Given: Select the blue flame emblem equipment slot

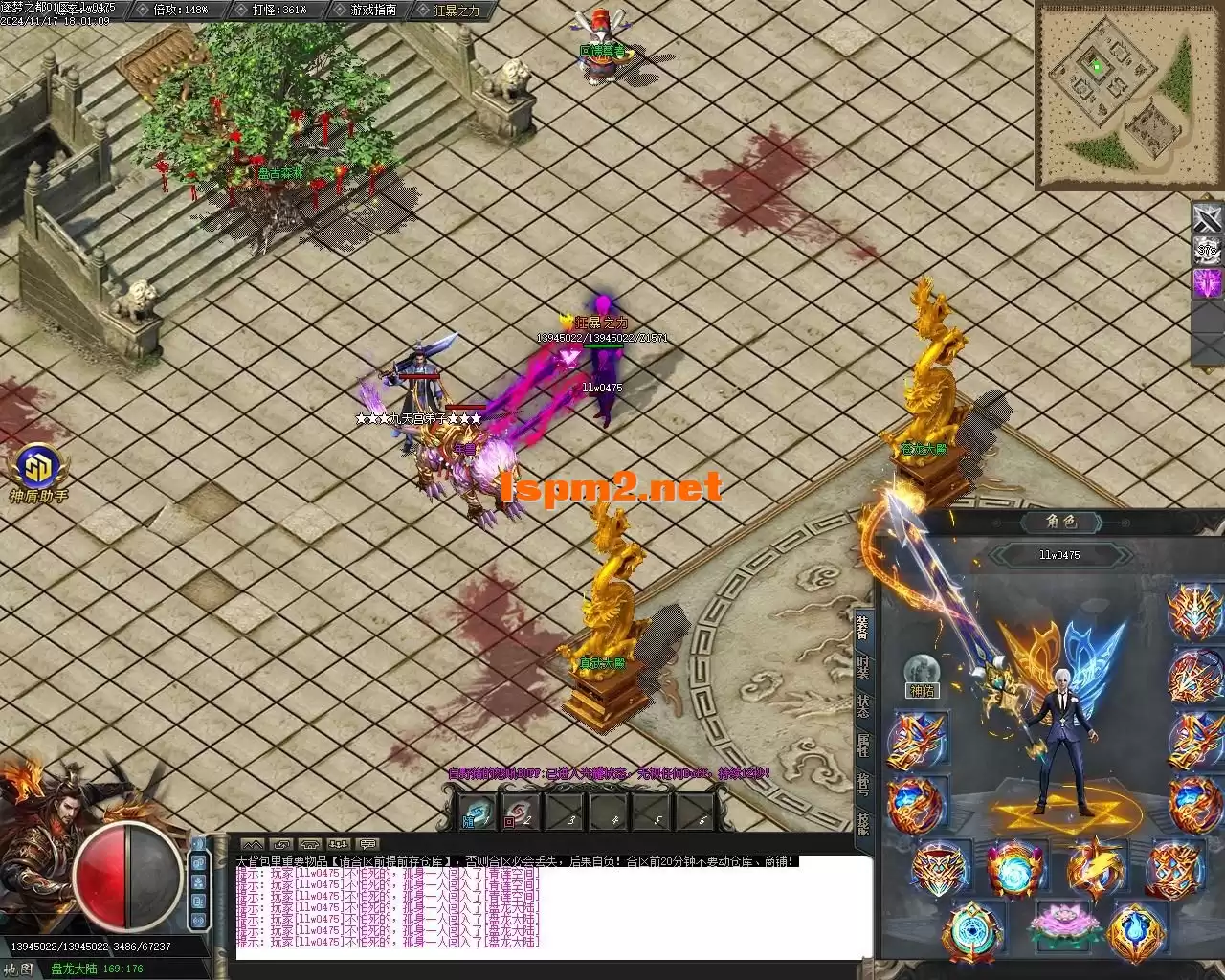Looking at the screenshot, I should 1137,932.
